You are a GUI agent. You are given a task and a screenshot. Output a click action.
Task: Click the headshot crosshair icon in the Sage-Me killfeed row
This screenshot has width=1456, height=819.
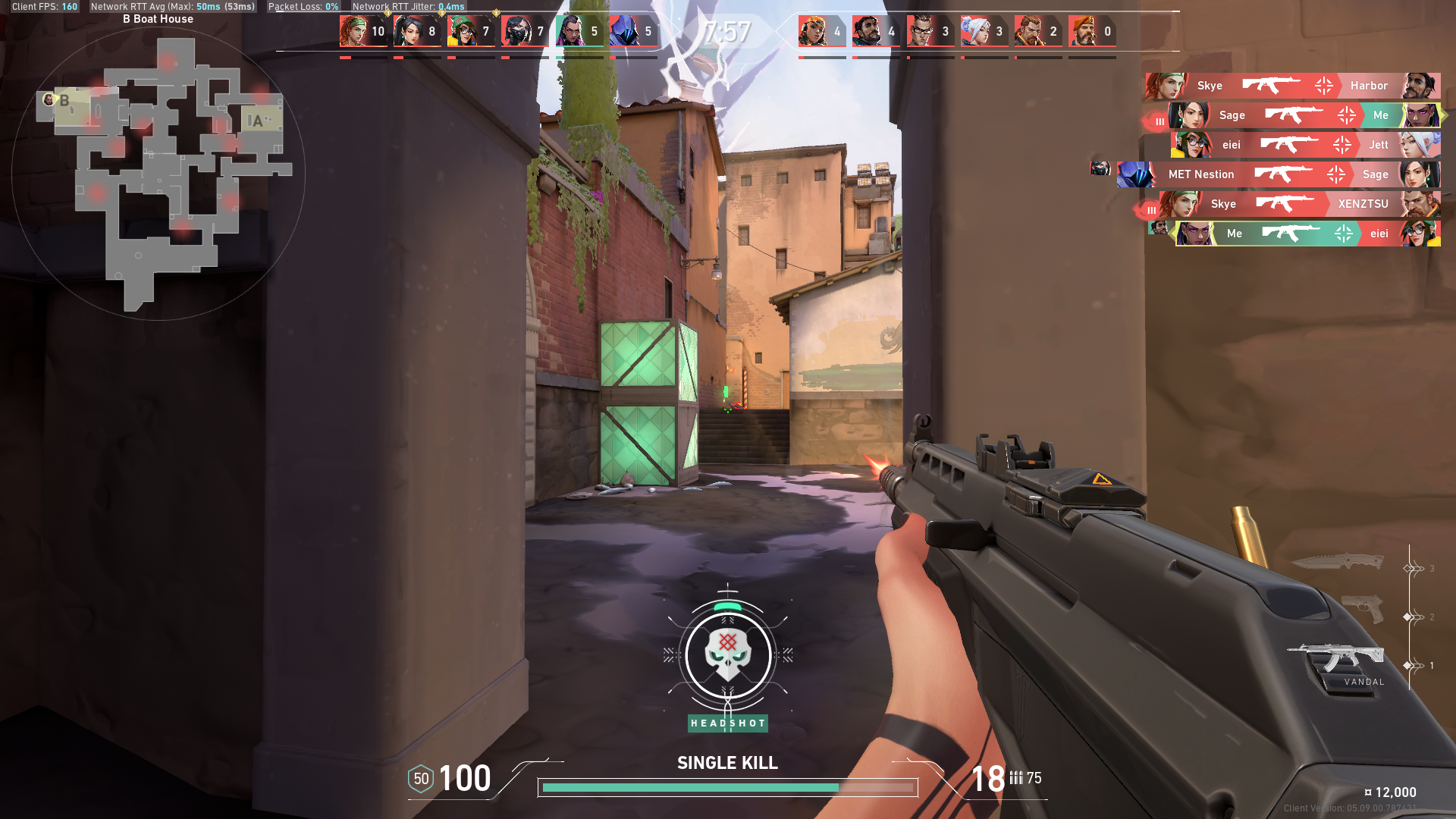[x=1346, y=115]
